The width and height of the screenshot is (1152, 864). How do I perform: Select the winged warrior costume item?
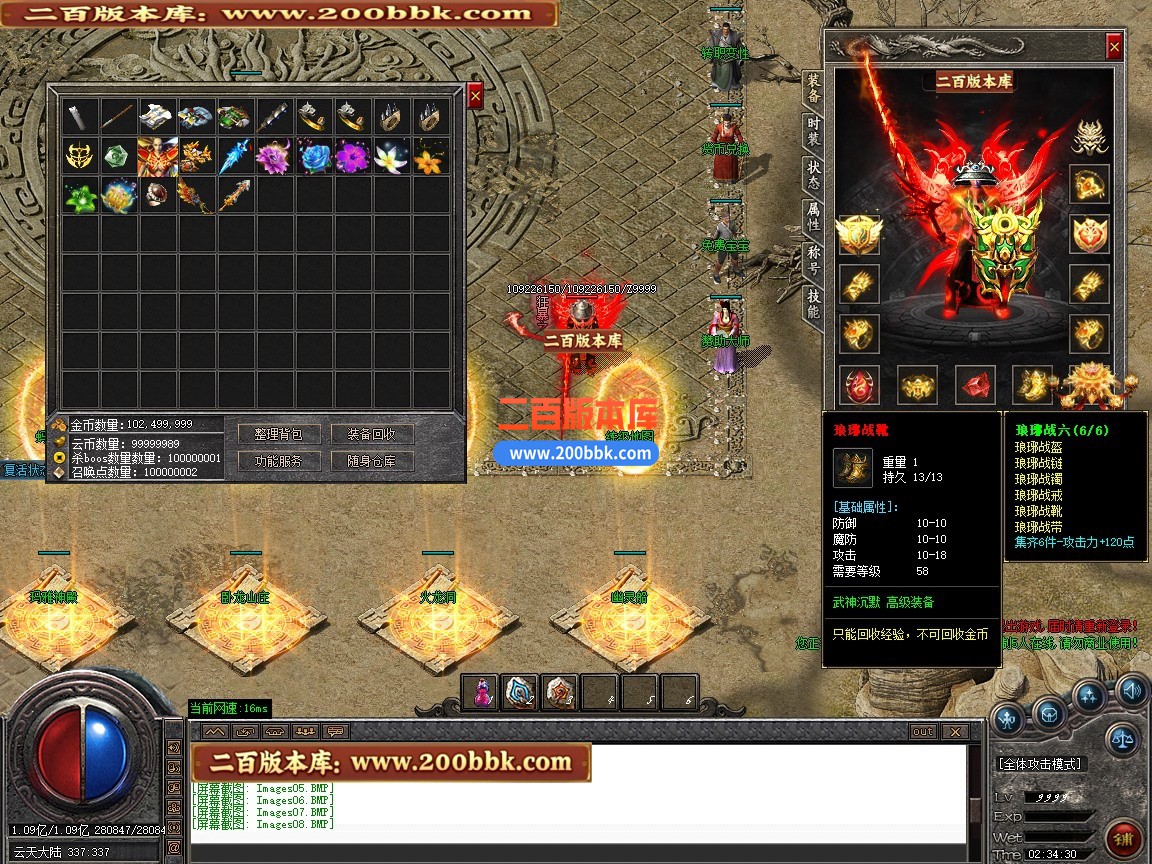[x=157, y=157]
